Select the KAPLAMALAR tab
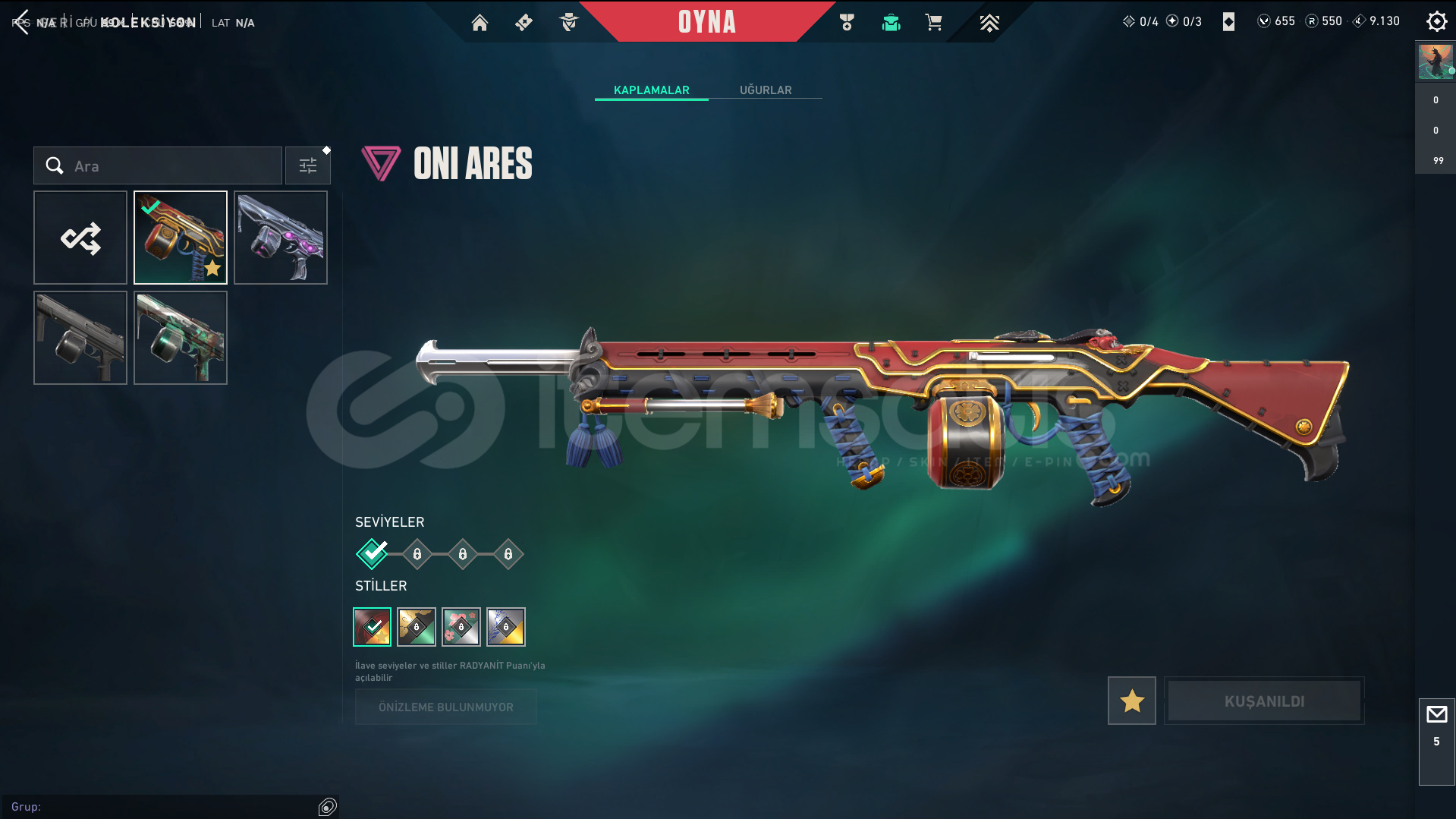Image resolution: width=1456 pixels, height=819 pixels. click(651, 90)
